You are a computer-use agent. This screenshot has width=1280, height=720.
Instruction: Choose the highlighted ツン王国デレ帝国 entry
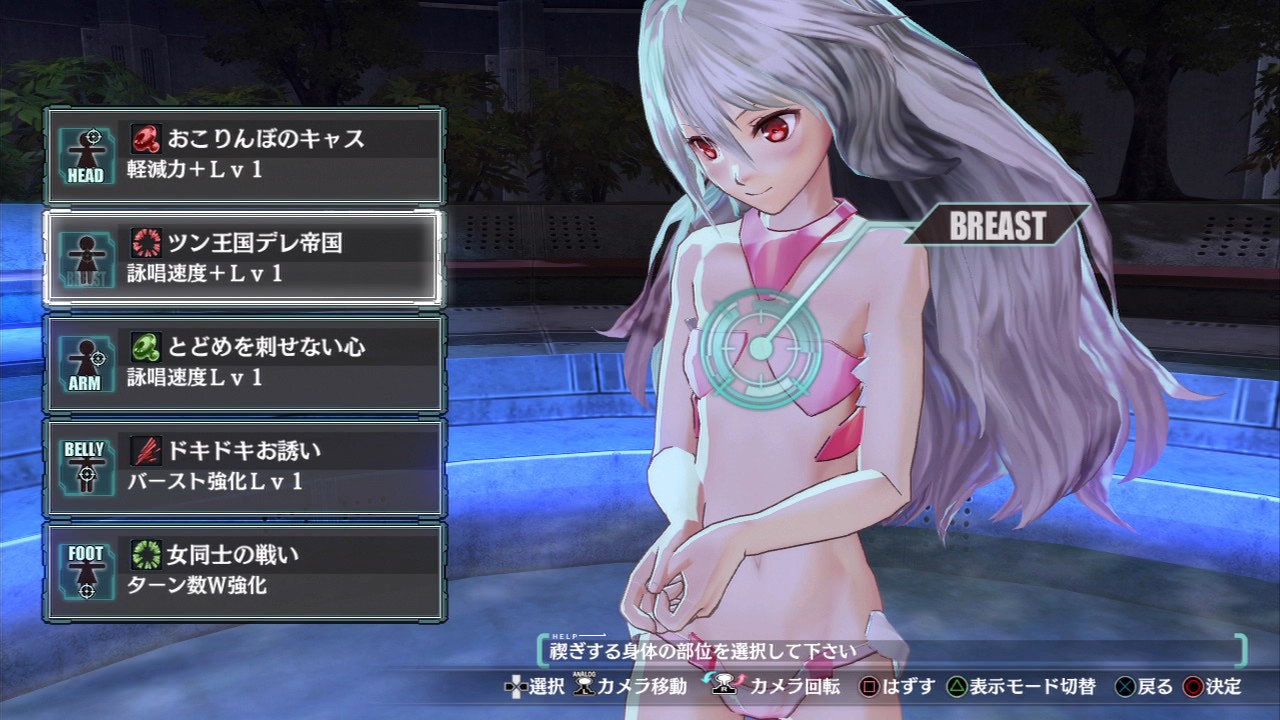[x=244, y=258]
